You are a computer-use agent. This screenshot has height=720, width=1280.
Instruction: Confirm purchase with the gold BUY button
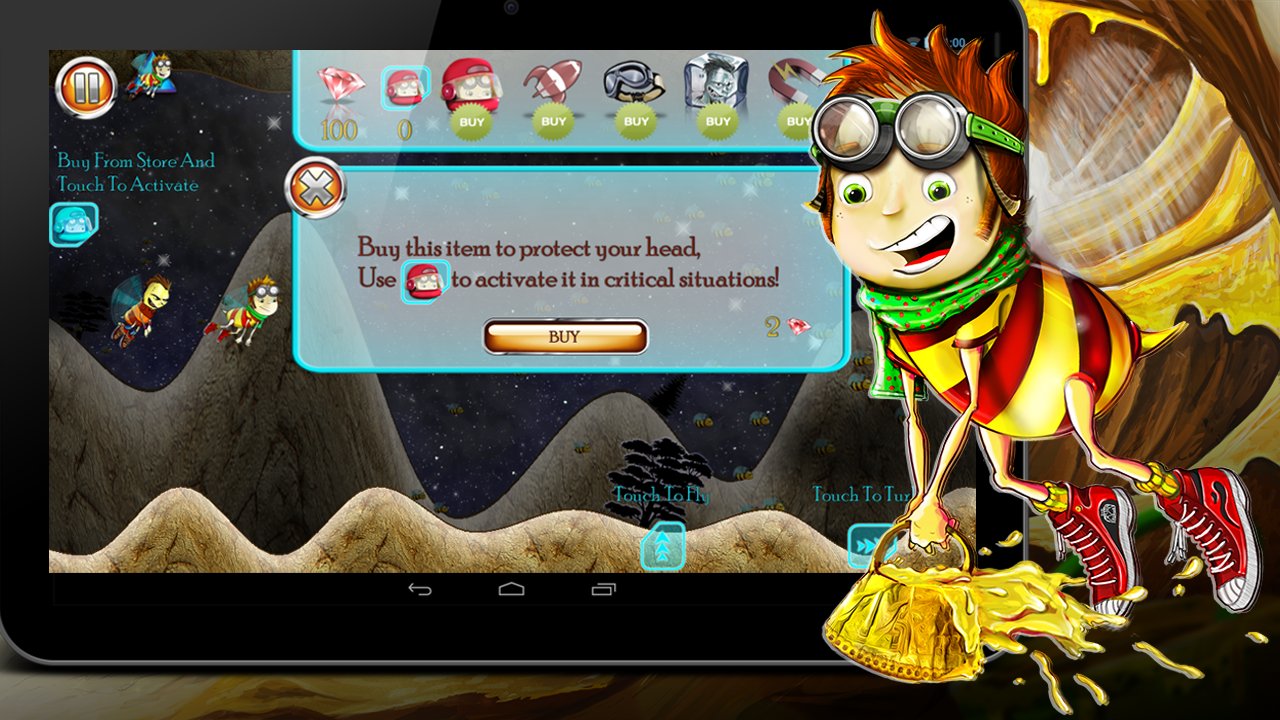click(x=565, y=337)
